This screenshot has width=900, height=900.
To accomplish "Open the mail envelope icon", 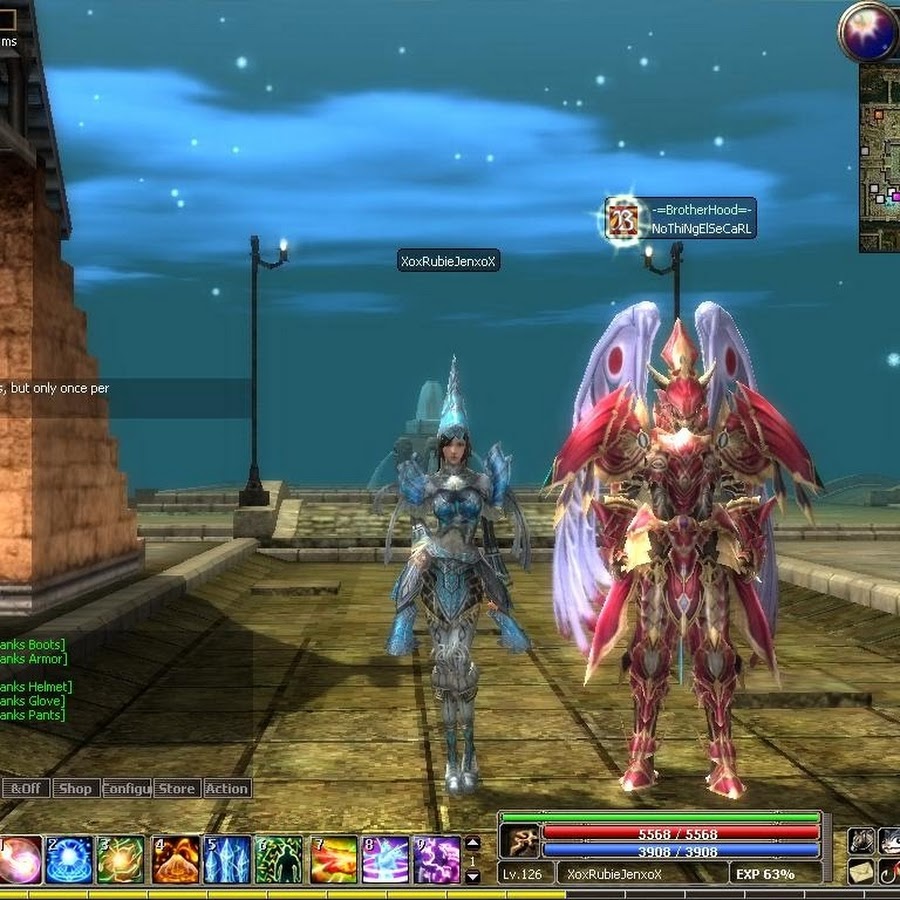I will pos(861,872).
